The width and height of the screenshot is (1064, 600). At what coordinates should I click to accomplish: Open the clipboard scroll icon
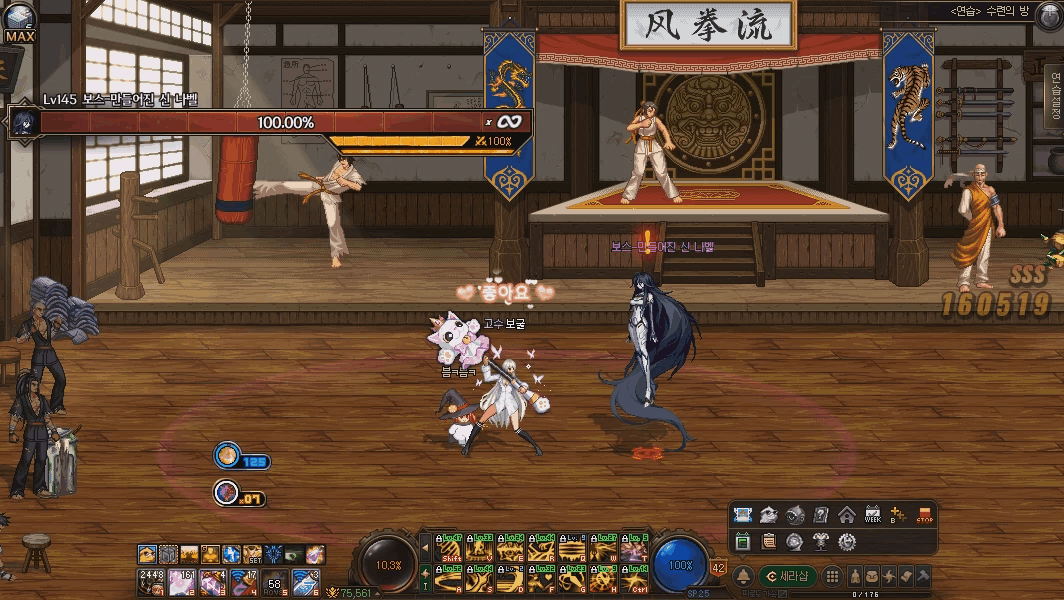click(x=769, y=542)
